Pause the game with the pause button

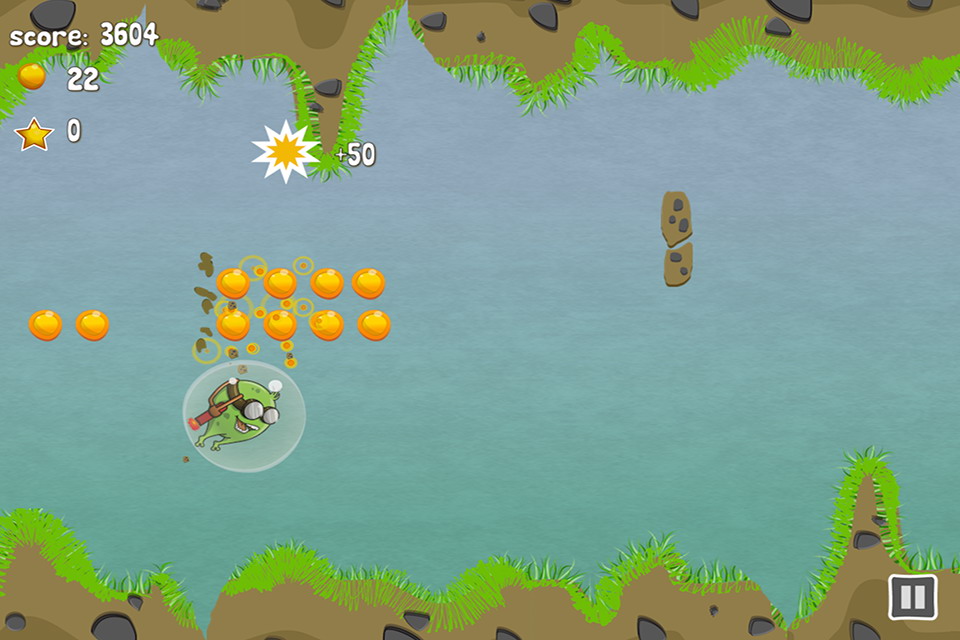(912, 597)
